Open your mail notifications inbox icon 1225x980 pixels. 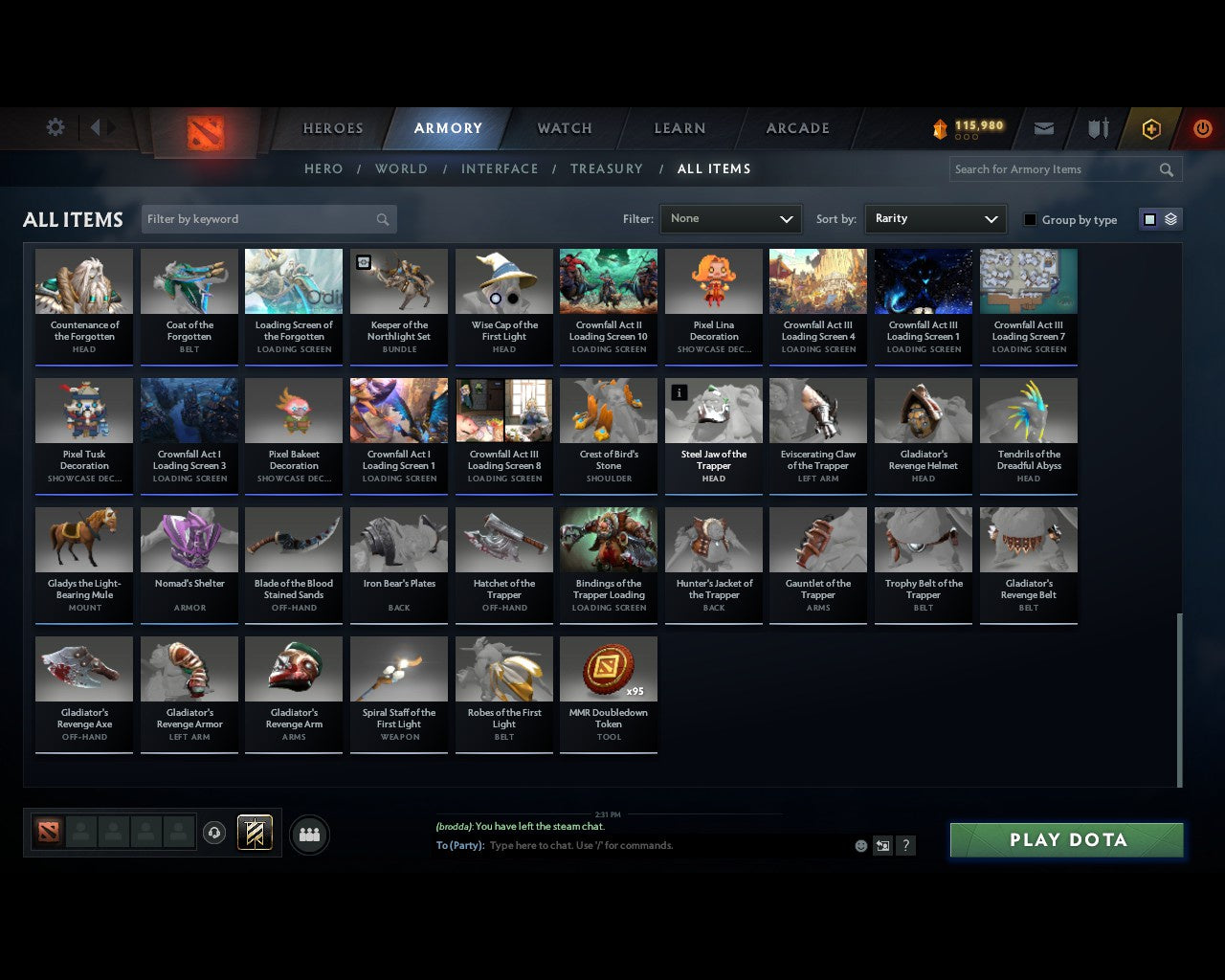point(1043,128)
